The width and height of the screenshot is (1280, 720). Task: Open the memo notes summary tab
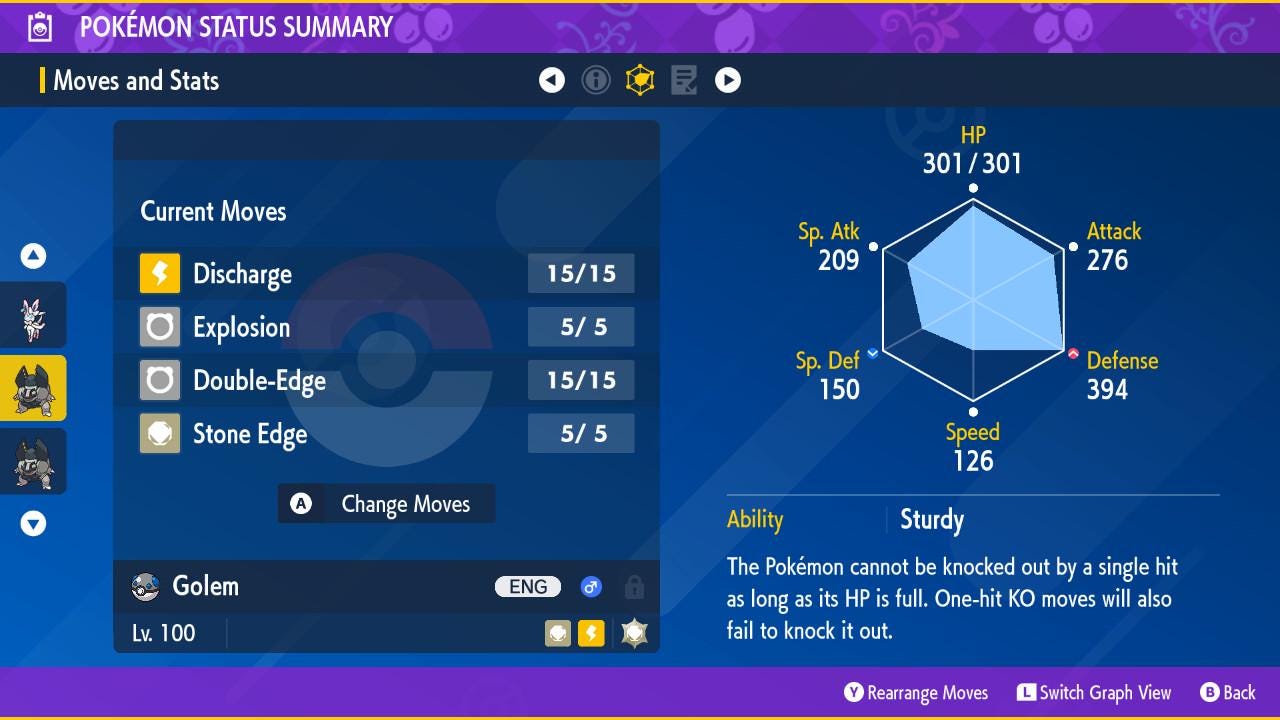[684, 80]
